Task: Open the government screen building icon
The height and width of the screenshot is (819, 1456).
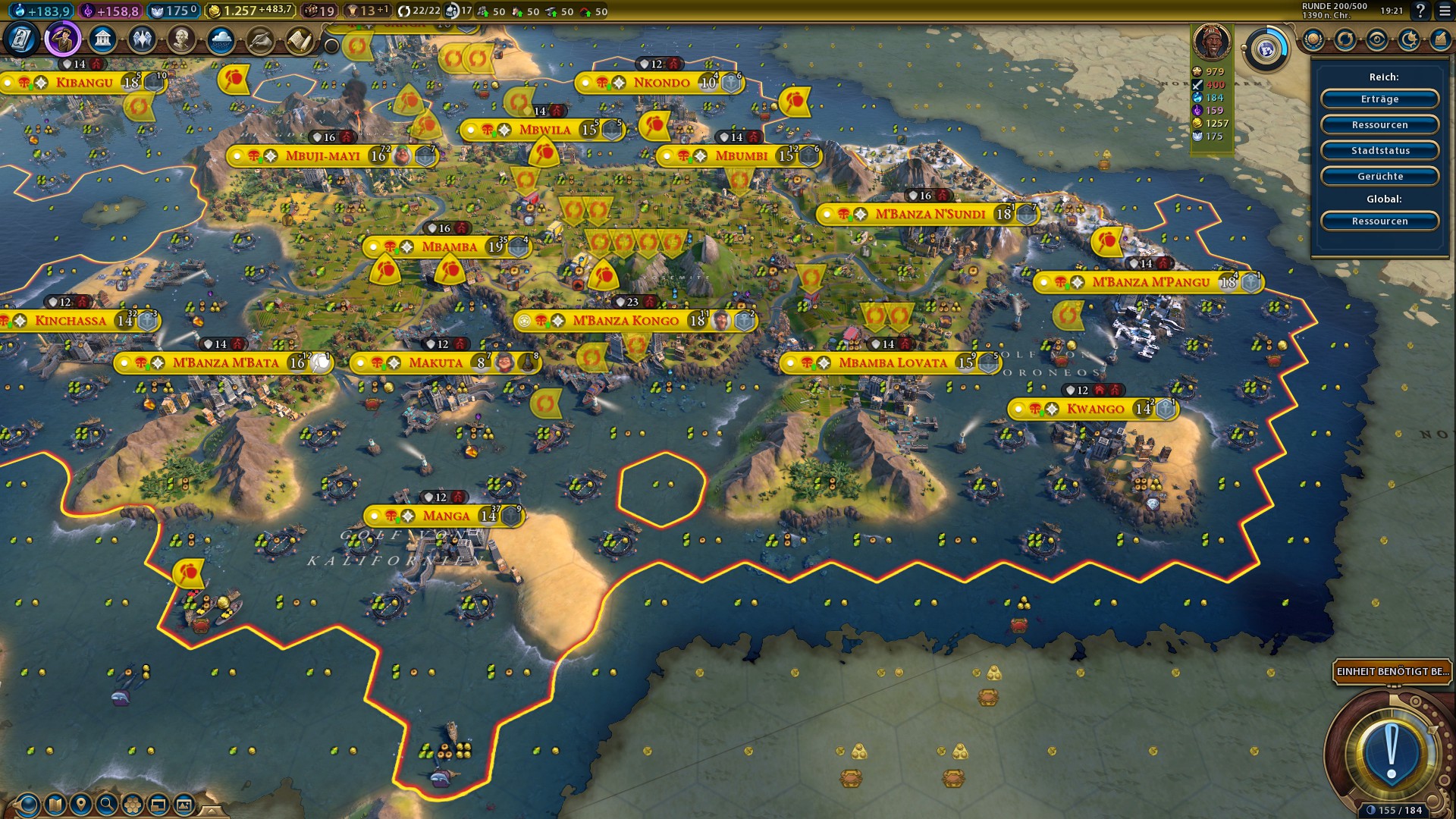Action: [x=102, y=39]
